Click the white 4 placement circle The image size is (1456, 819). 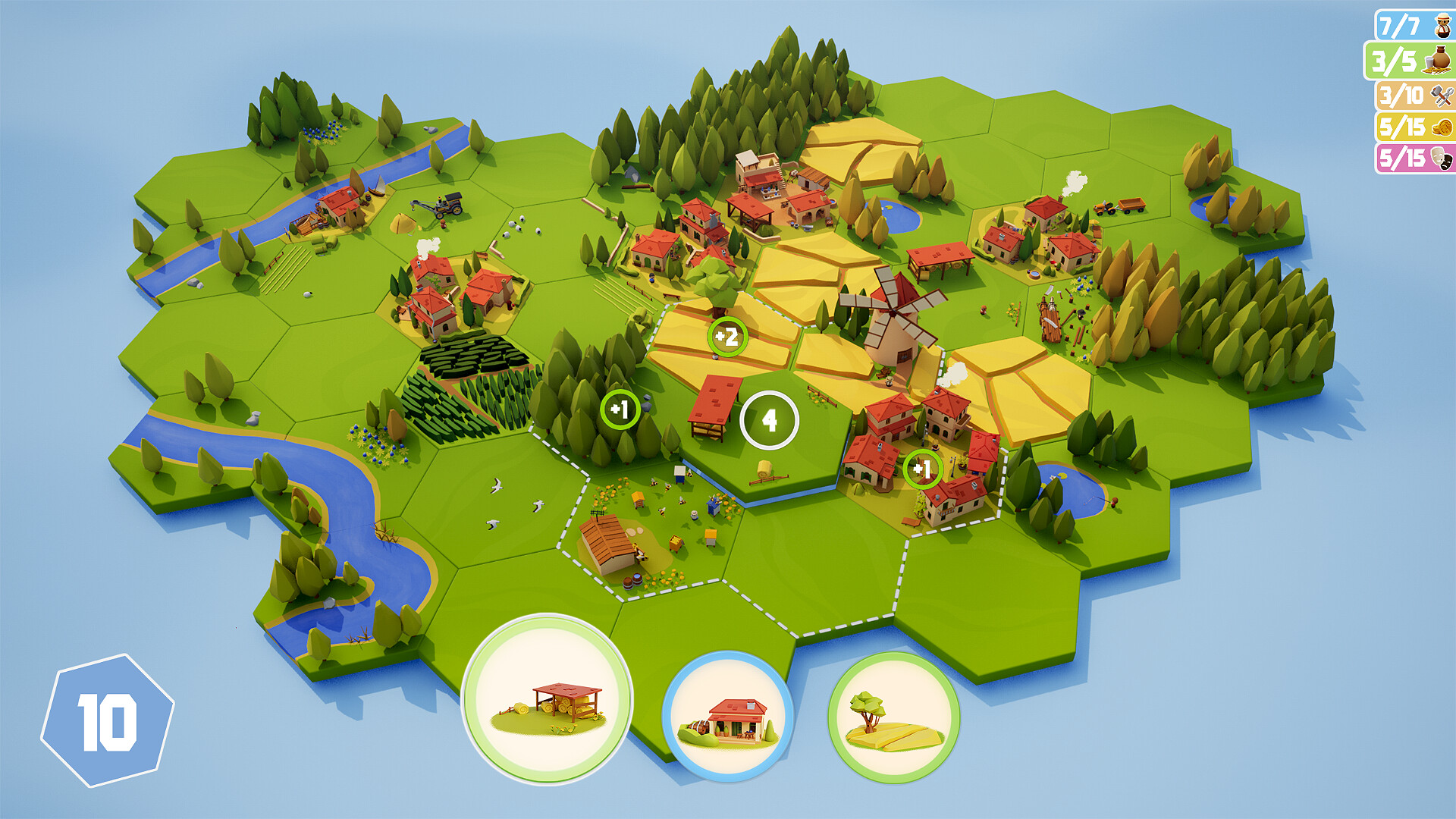769,419
